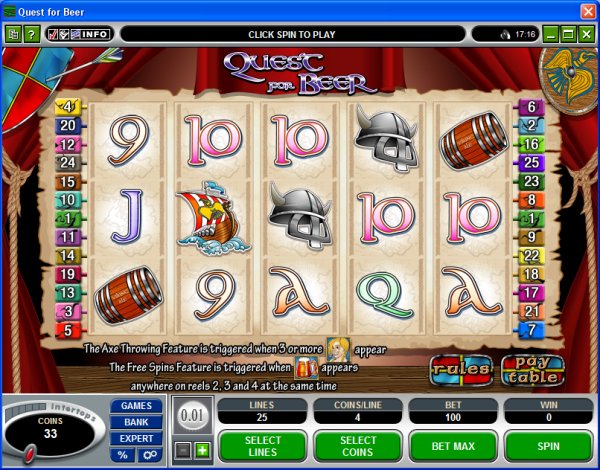Open the help question mark button

pos(31,34)
